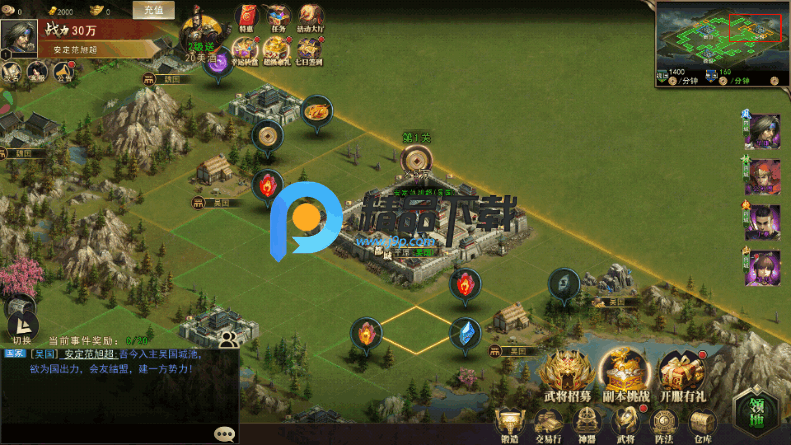This screenshot has height=445, width=791.
Task: Open the 七日签到 seven-day sign-in
Action: coord(312,48)
